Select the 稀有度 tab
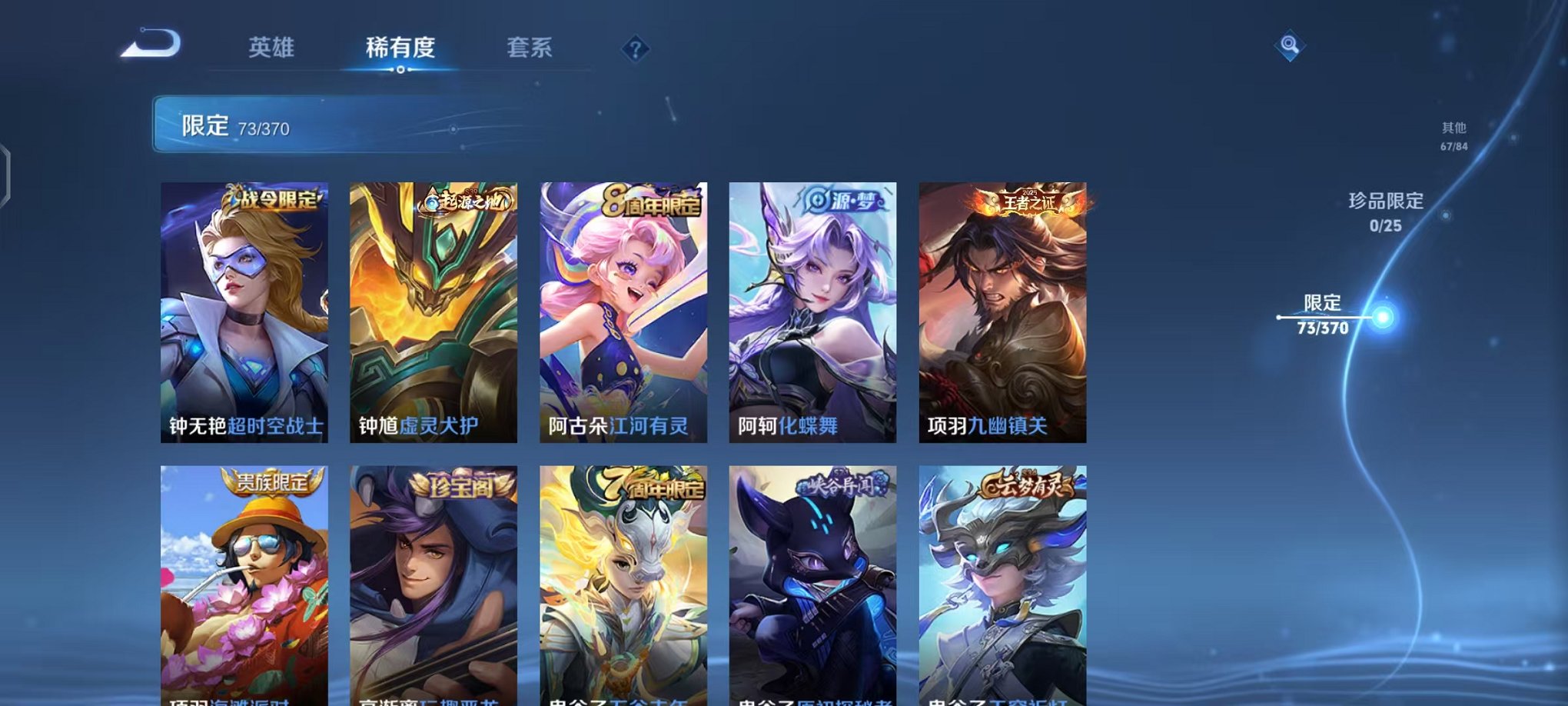Viewport: 1568px width, 706px height. point(399,48)
